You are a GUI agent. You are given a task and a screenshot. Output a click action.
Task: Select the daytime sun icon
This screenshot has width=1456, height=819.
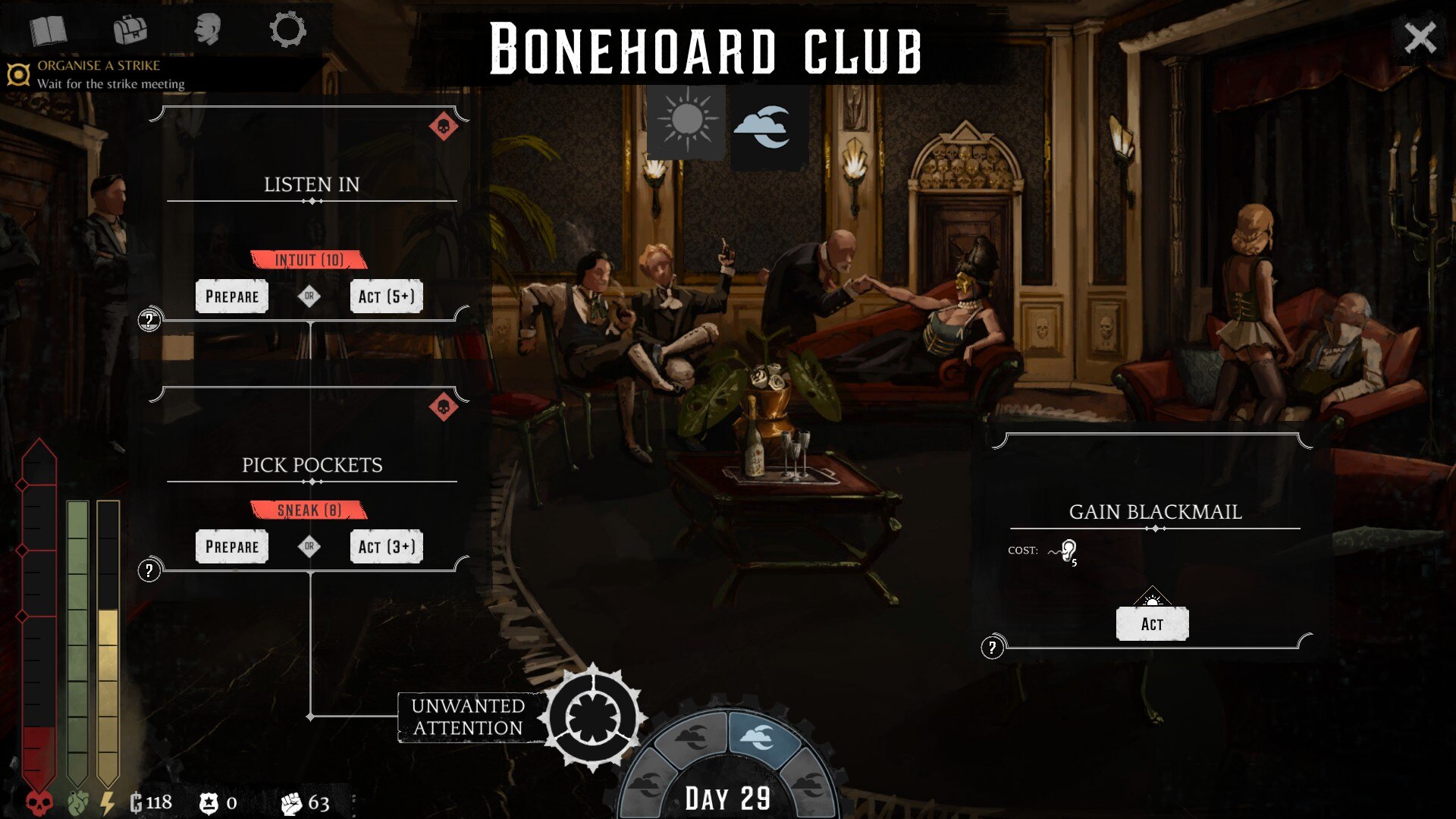(x=686, y=122)
